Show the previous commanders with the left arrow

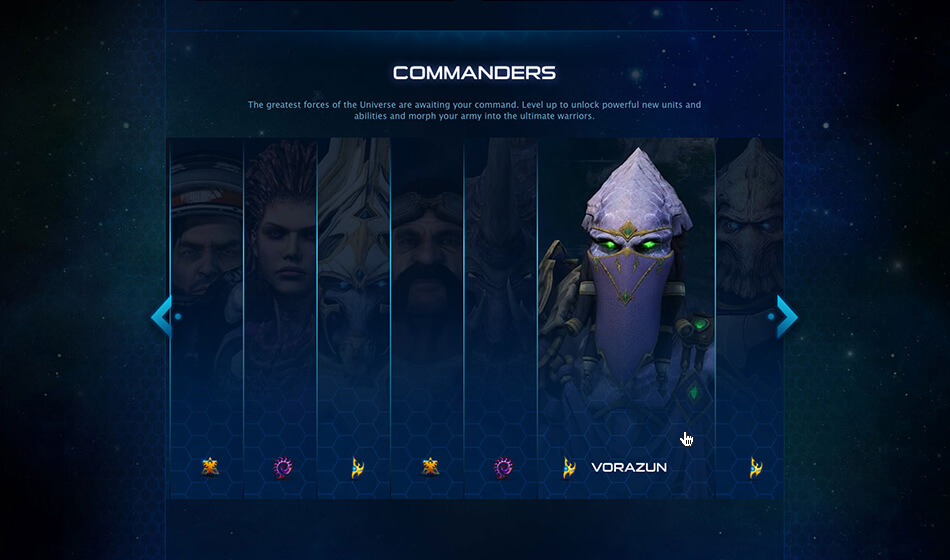click(x=161, y=317)
